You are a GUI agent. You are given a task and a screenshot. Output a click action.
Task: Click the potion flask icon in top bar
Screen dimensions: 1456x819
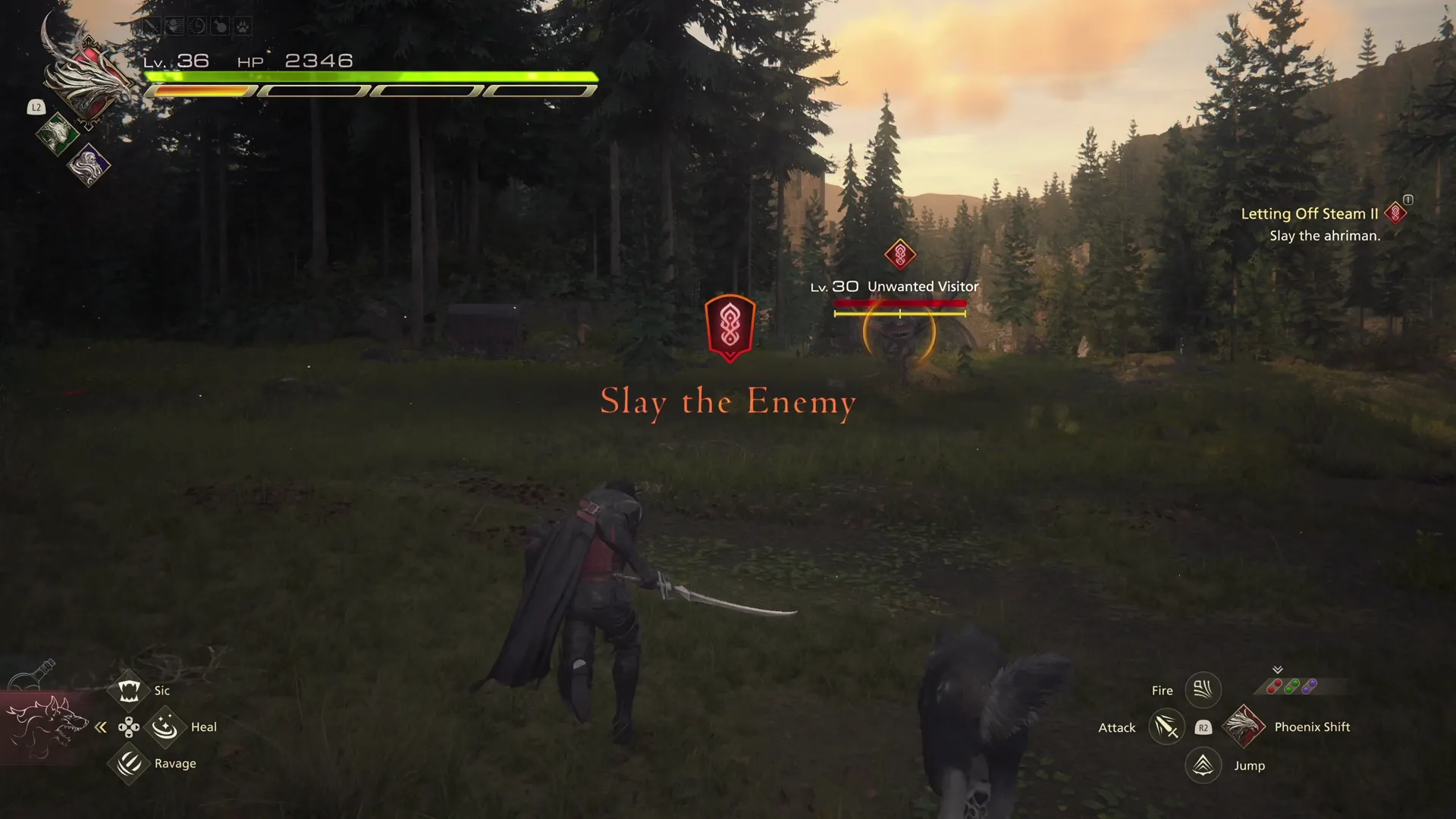coord(220,26)
